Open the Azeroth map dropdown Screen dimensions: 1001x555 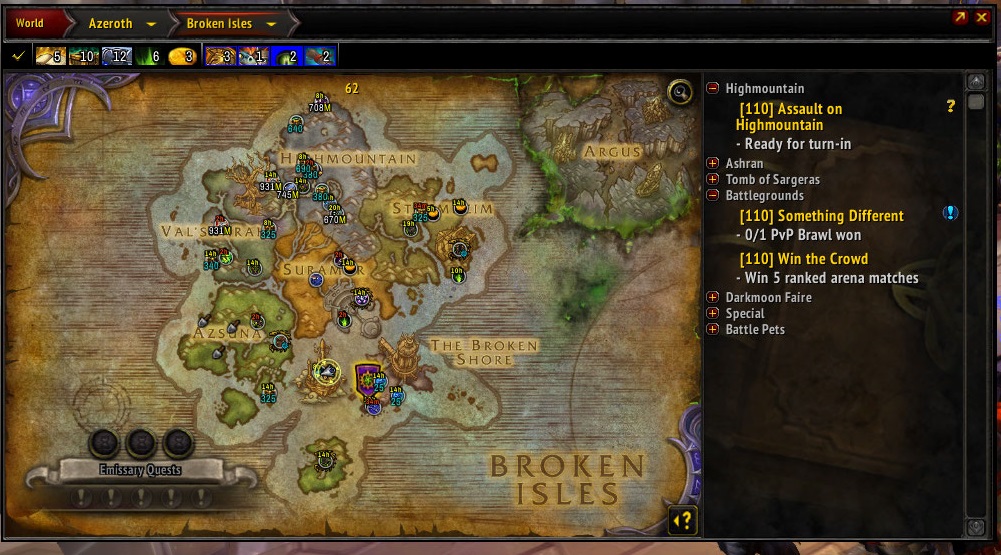(x=151, y=24)
